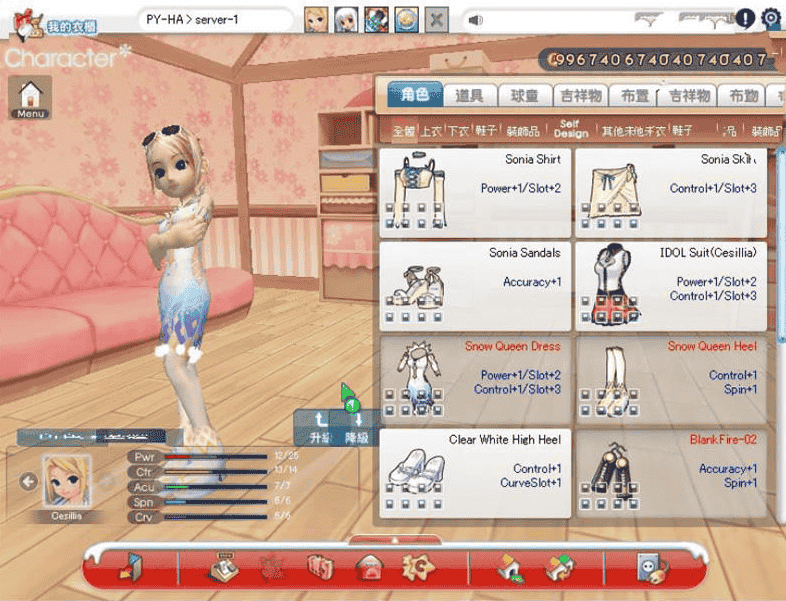786x601 pixels.
Task: Switch to previous character with left arrow
Action: [x=28, y=482]
